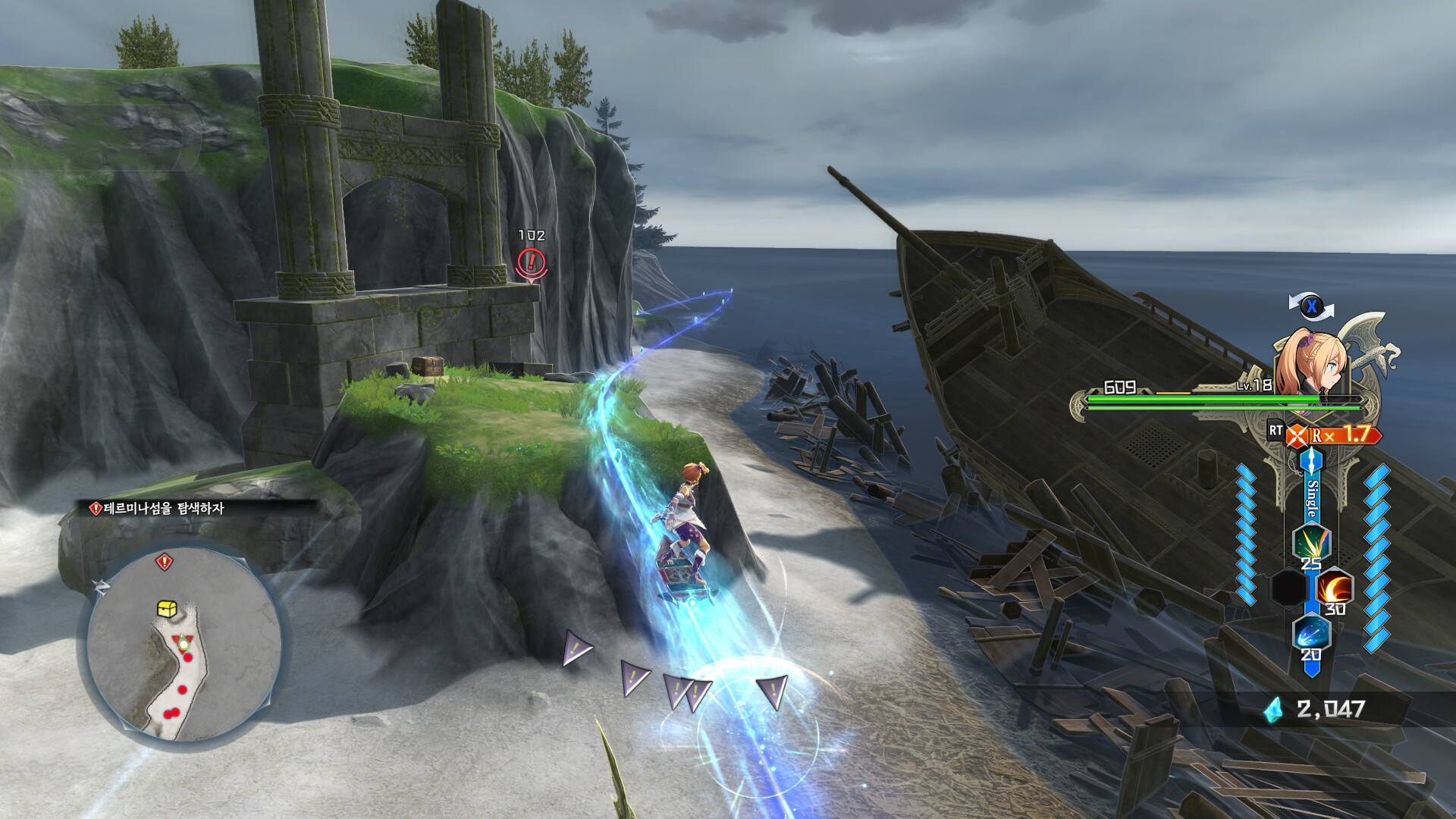This screenshot has height=819, width=1456.
Task: Select the yellow treasure chest minimap marker
Action: 167,608
